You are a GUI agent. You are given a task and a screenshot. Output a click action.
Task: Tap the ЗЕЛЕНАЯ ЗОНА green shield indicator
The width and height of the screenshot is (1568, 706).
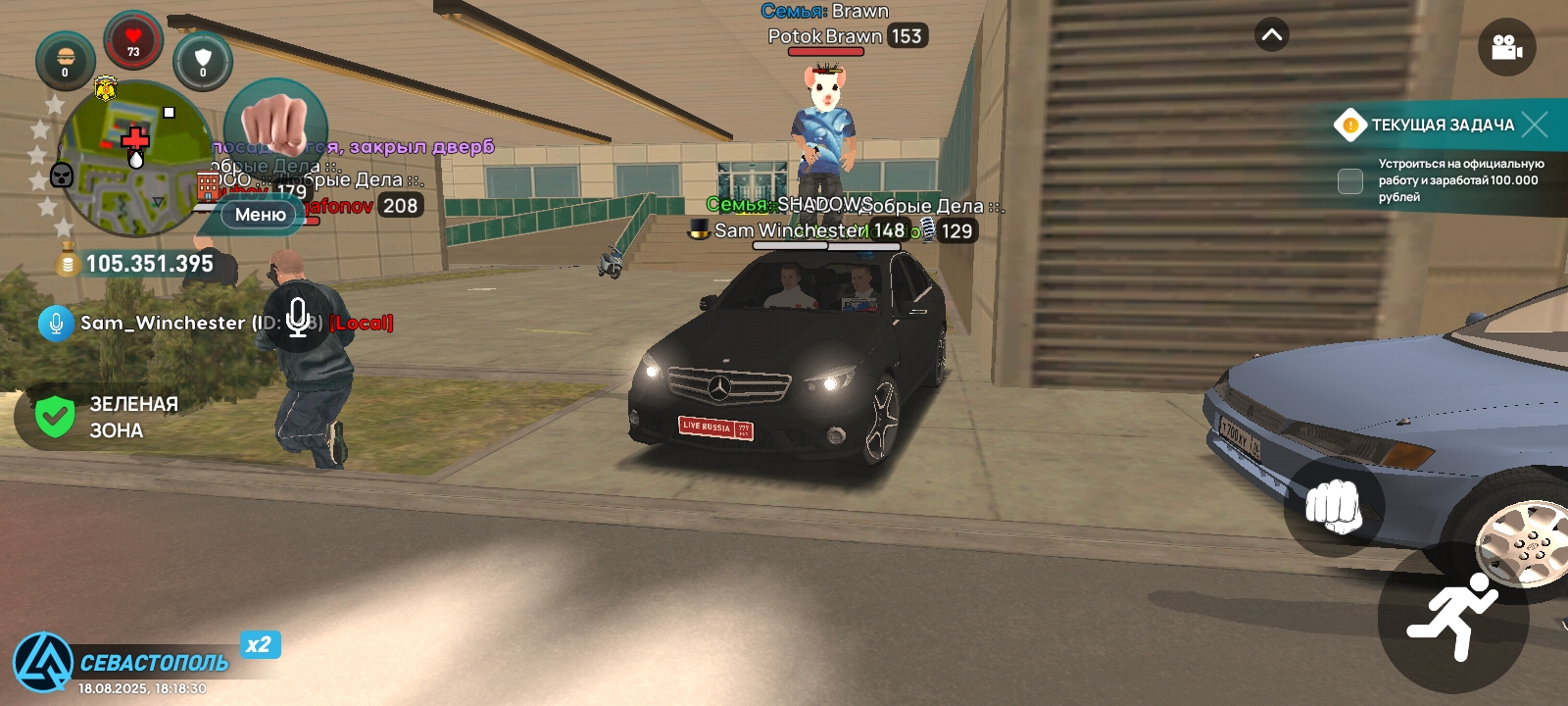click(x=55, y=417)
